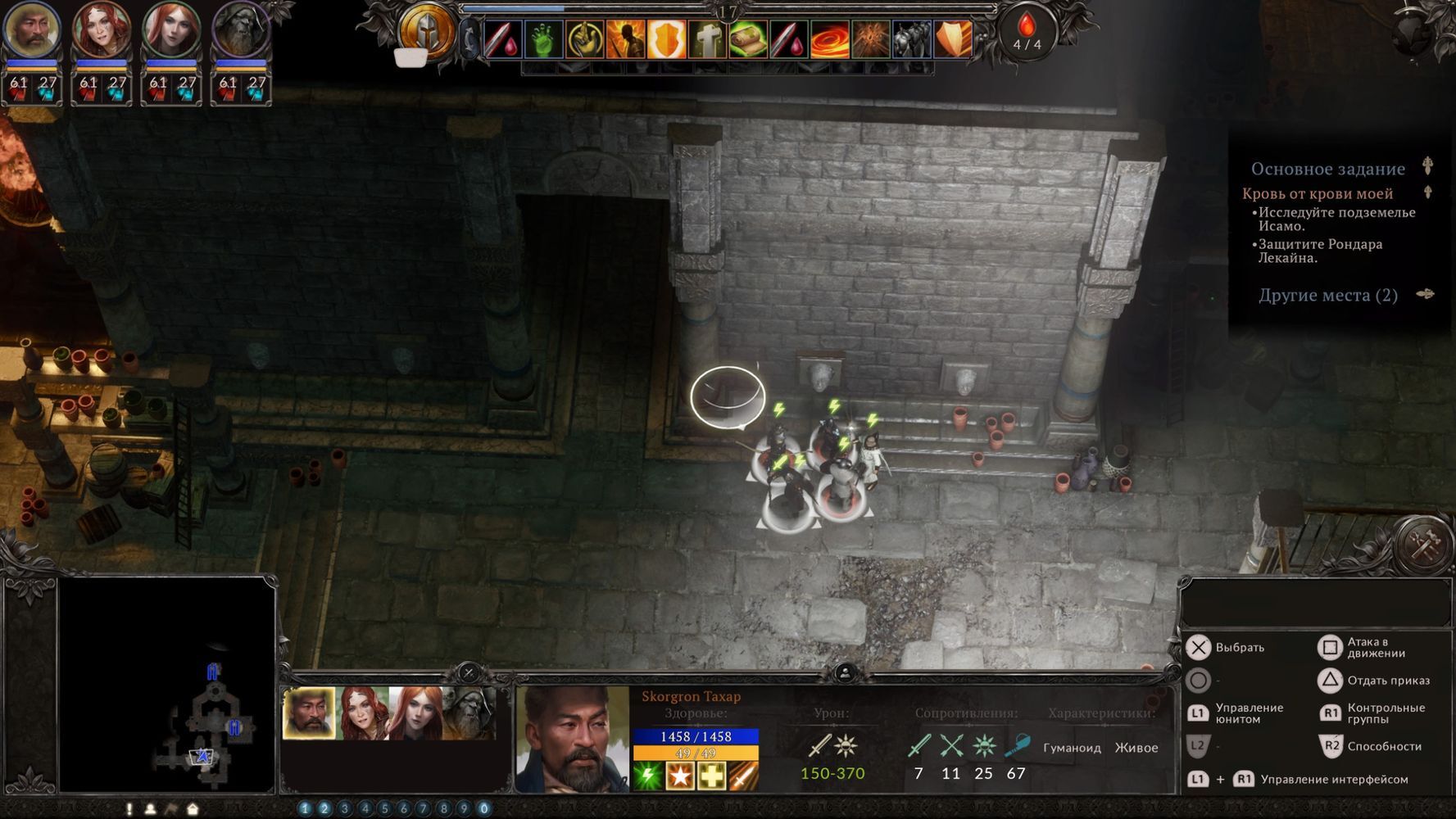The image size is (1456, 819).
Task: Click the golden helmet hero button
Action: (427, 33)
